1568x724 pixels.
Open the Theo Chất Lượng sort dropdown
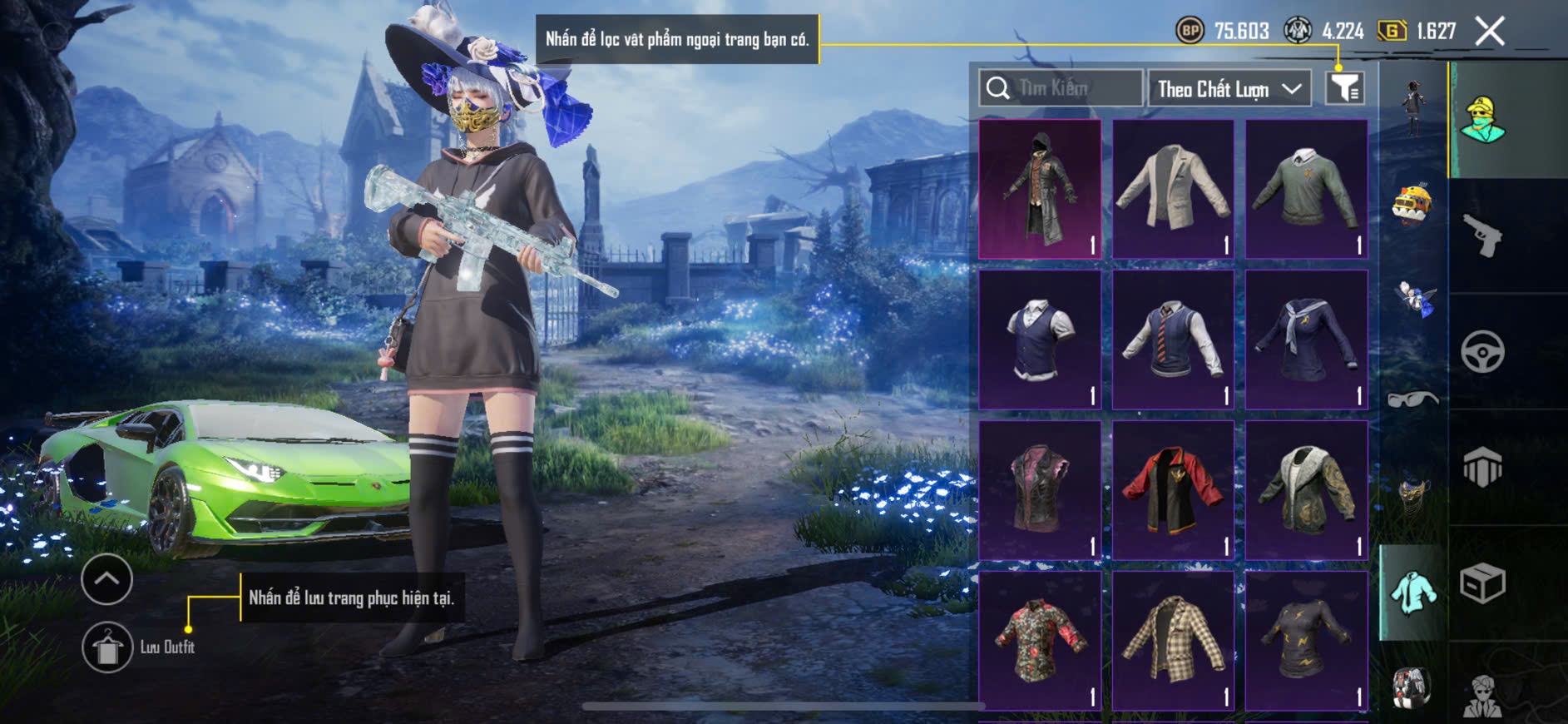pos(1229,88)
